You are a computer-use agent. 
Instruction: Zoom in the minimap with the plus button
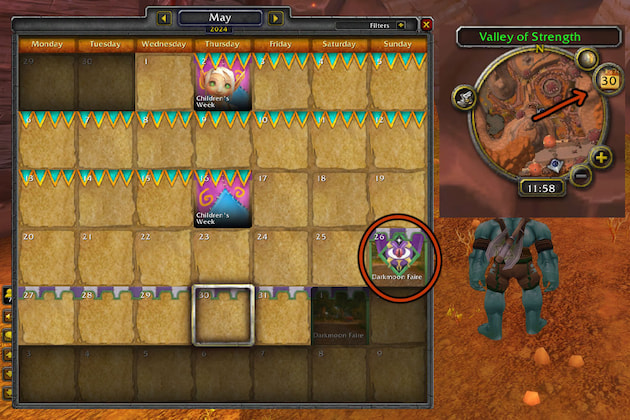(600, 158)
